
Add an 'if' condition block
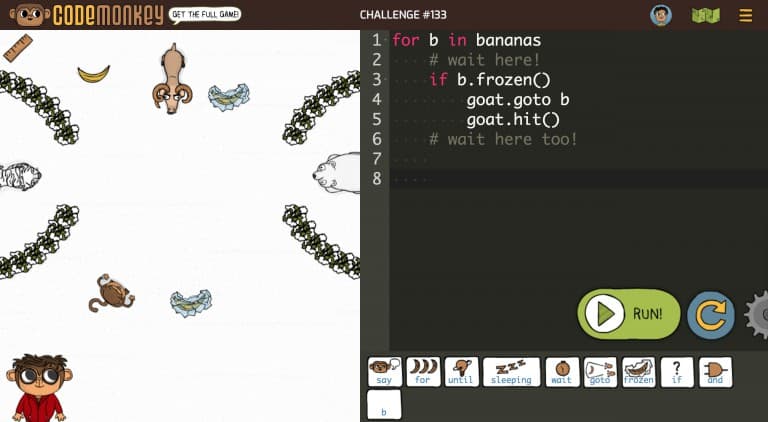click(x=677, y=372)
